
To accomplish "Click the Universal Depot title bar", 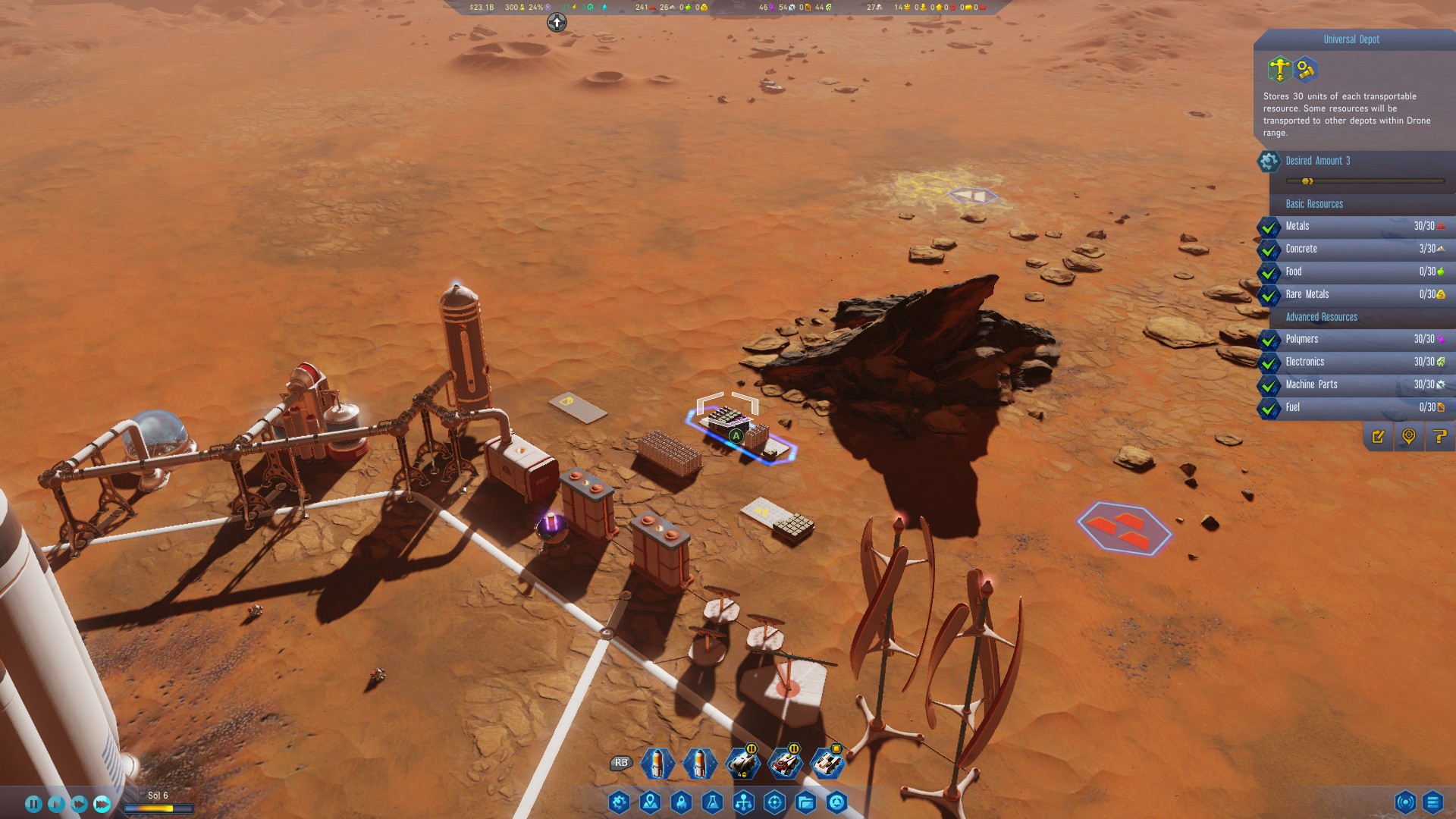I will click(x=1352, y=39).
